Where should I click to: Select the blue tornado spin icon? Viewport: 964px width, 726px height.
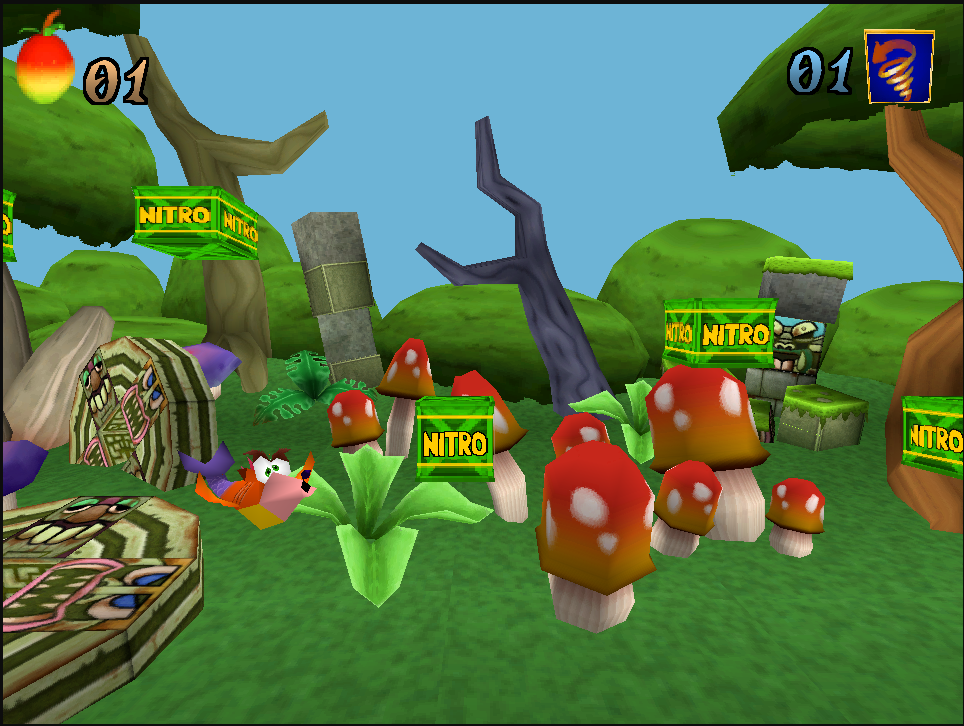click(x=899, y=67)
